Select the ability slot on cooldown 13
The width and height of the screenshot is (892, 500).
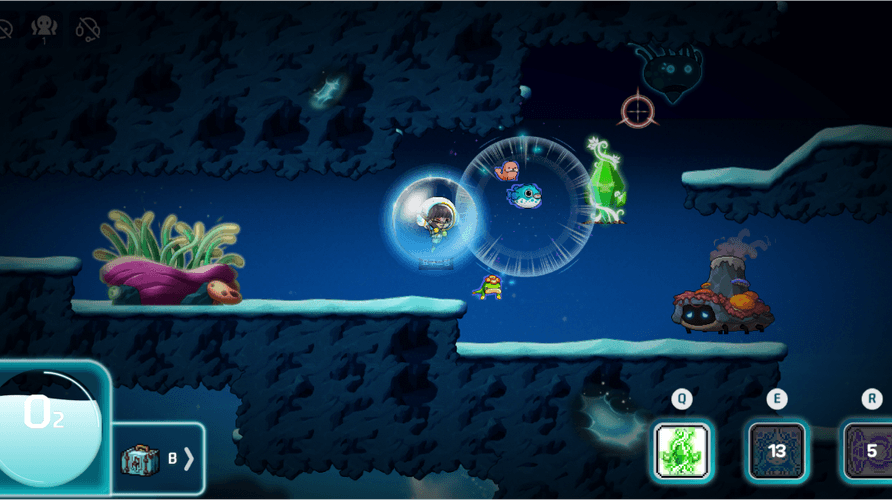(x=777, y=451)
